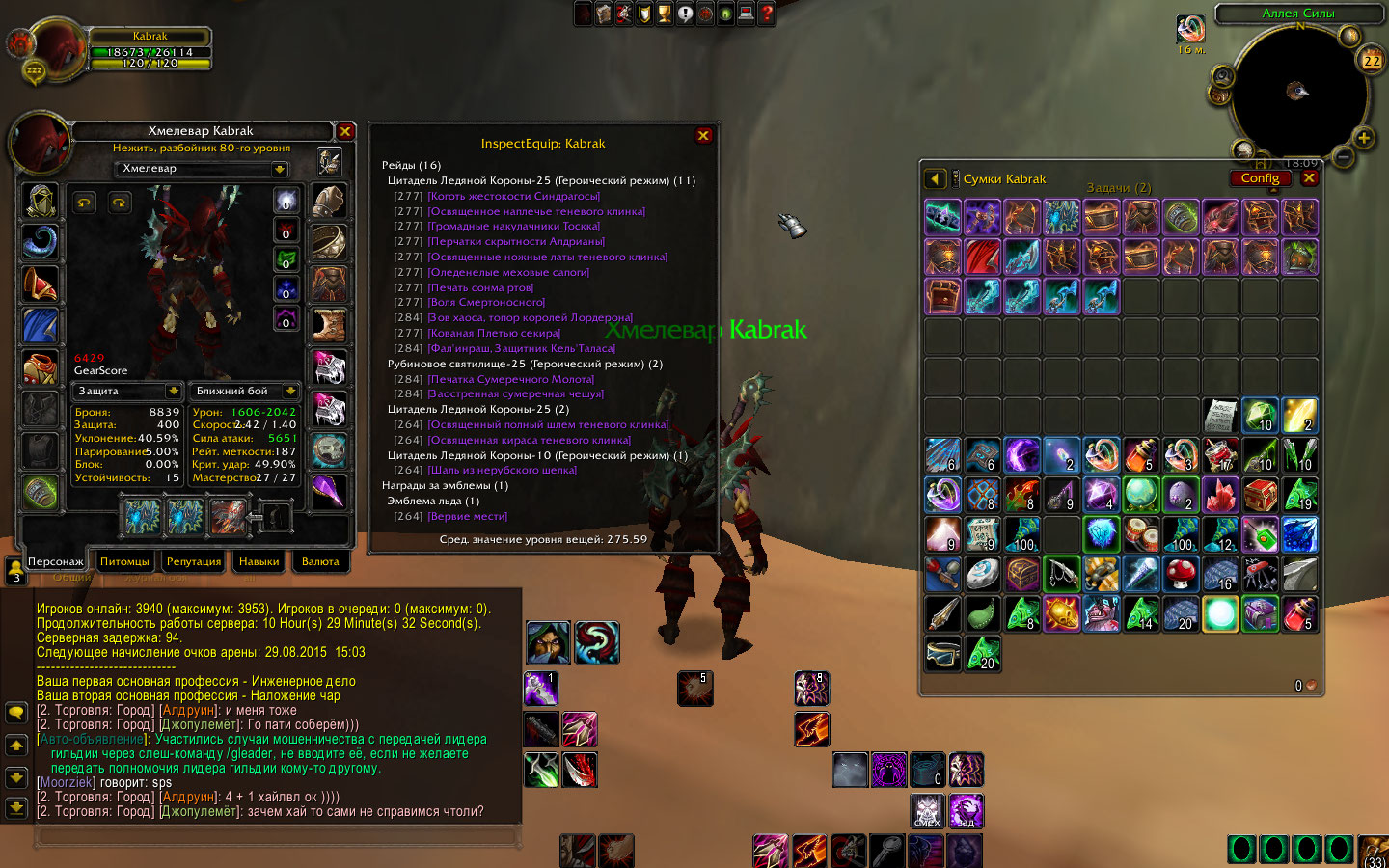Switch to the Питомцы tab
The height and width of the screenshot is (868, 1389).
click(124, 561)
